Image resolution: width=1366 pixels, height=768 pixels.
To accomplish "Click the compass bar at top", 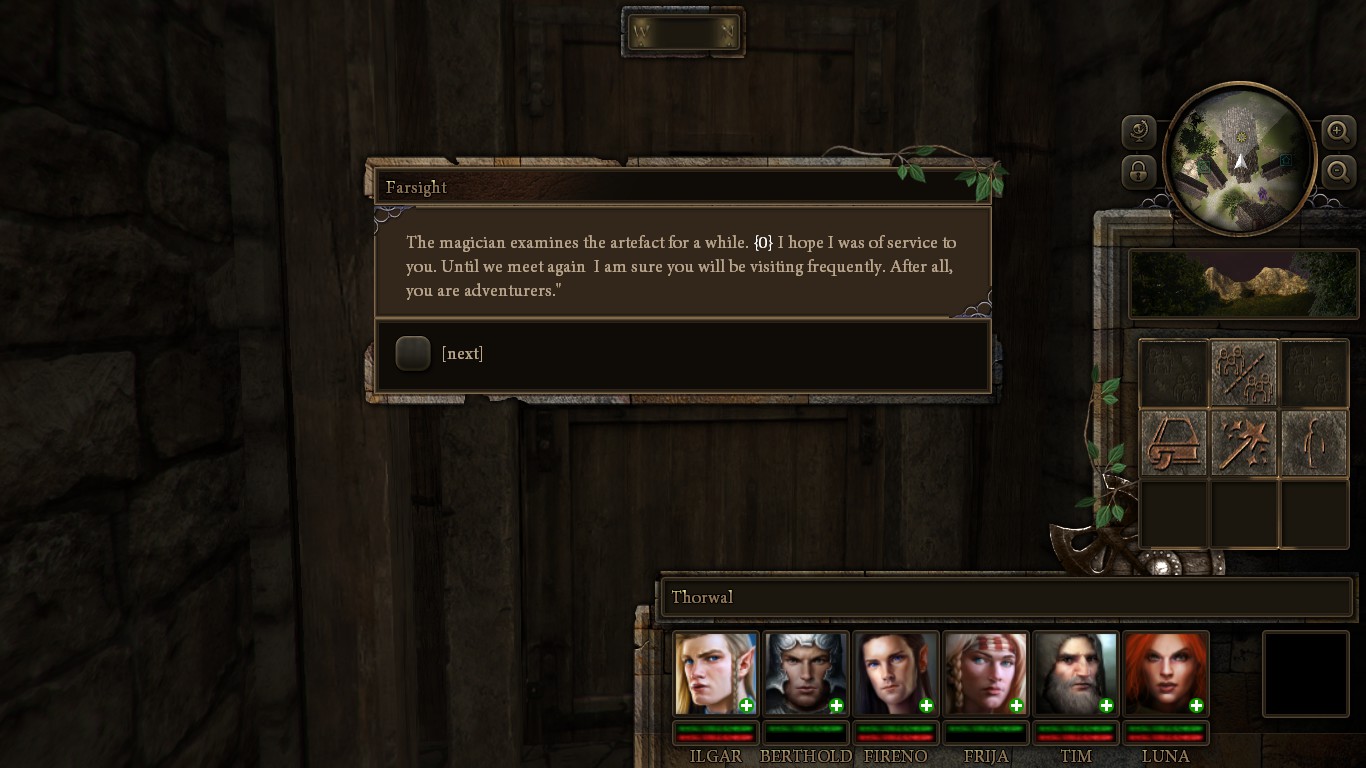I will [683, 33].
